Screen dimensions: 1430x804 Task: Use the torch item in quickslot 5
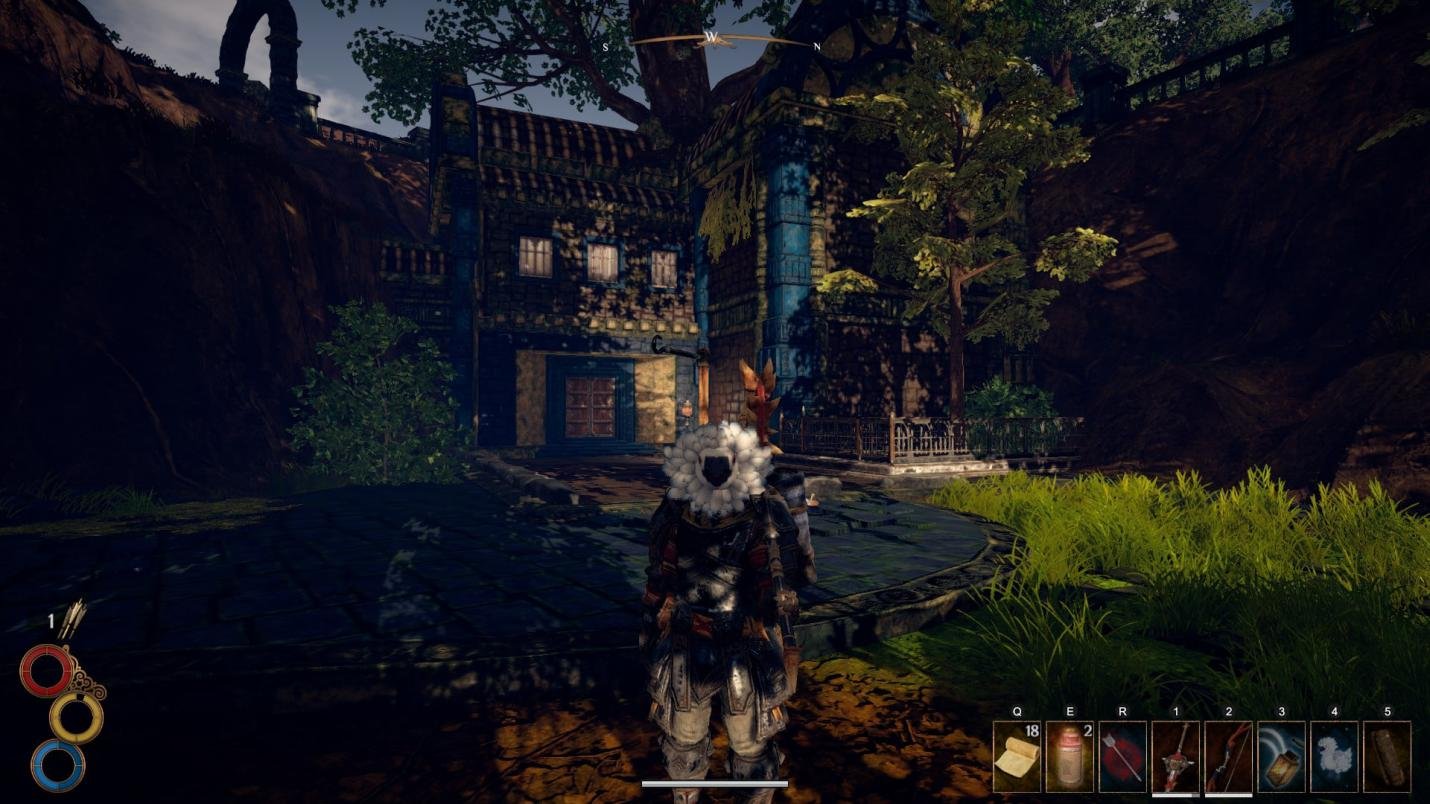(1388, 755)
